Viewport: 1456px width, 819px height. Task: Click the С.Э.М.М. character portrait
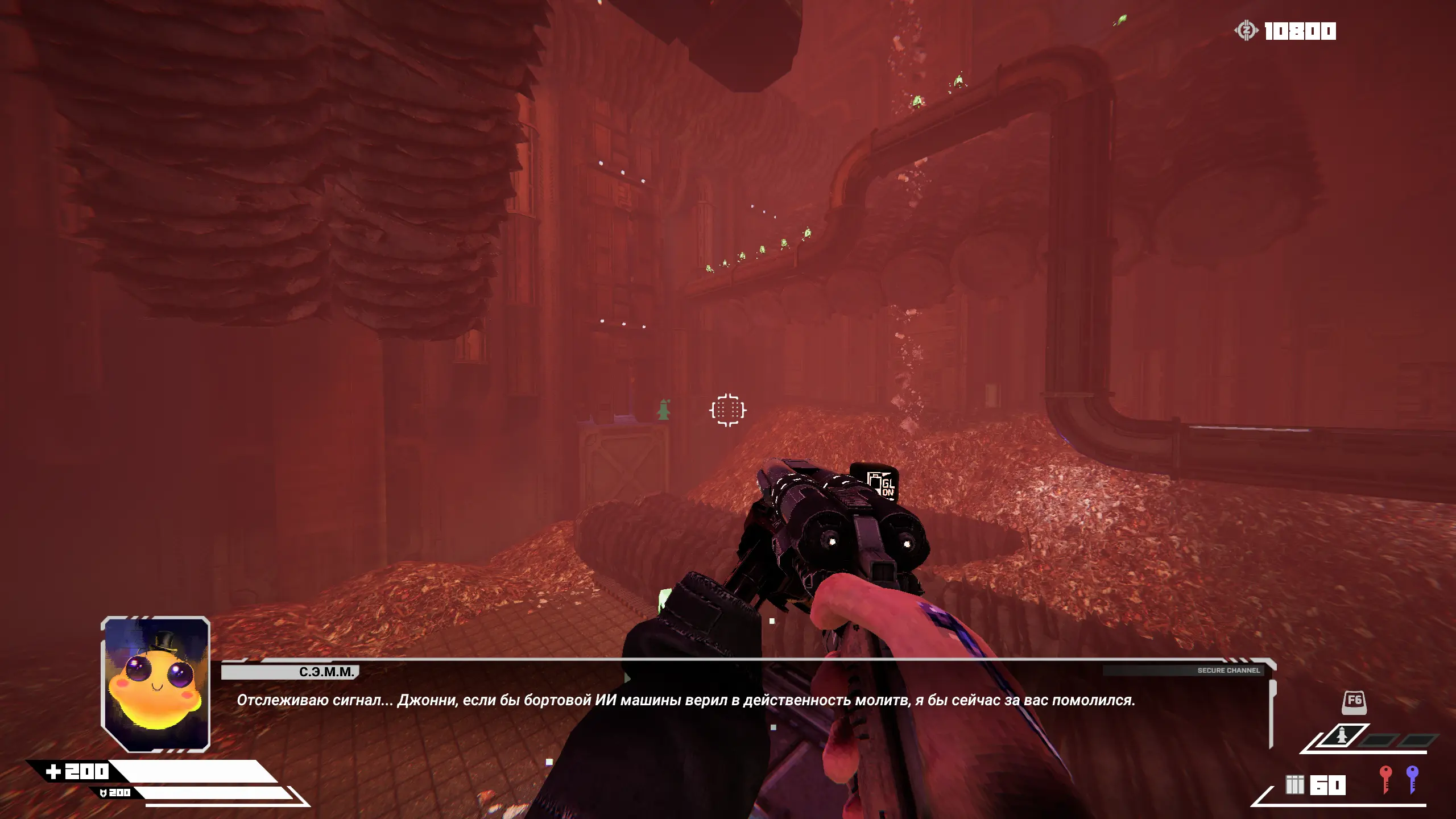tap(155, 684)
